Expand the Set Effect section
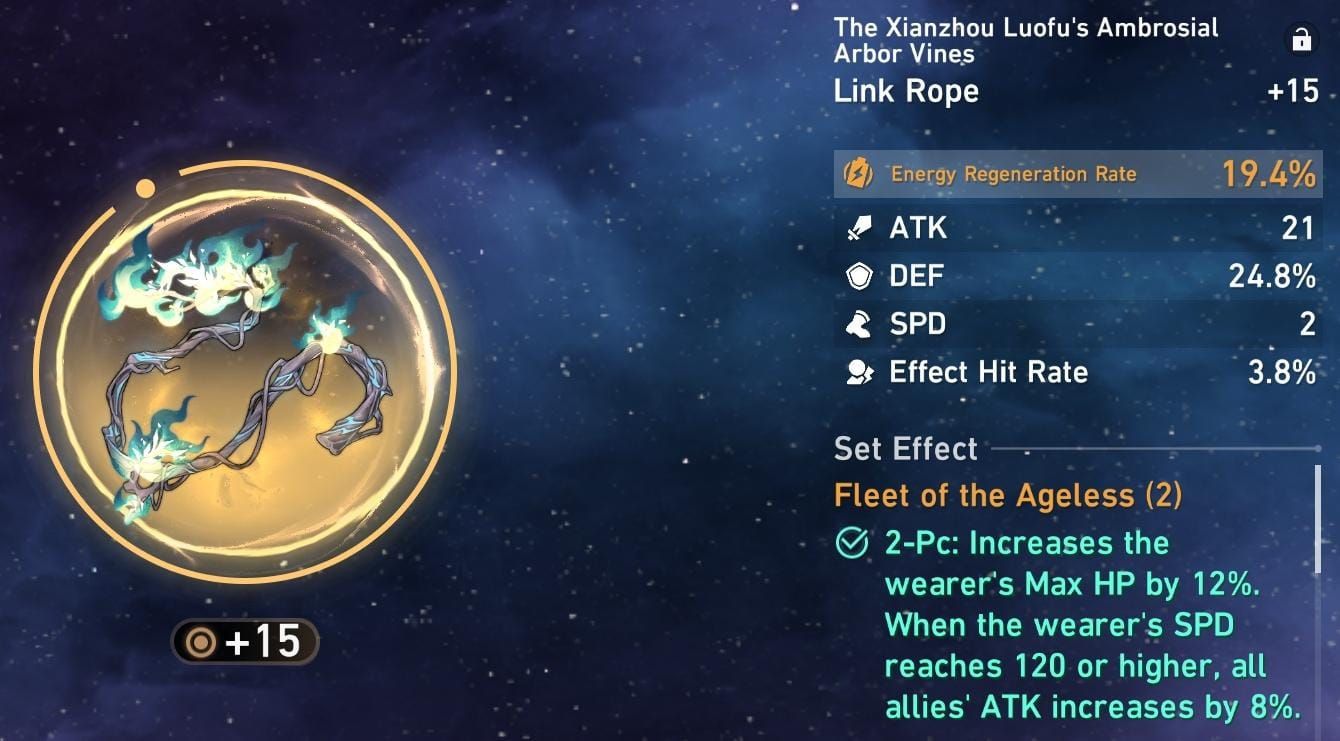The image size is (1340, 741). click(905, 449)
